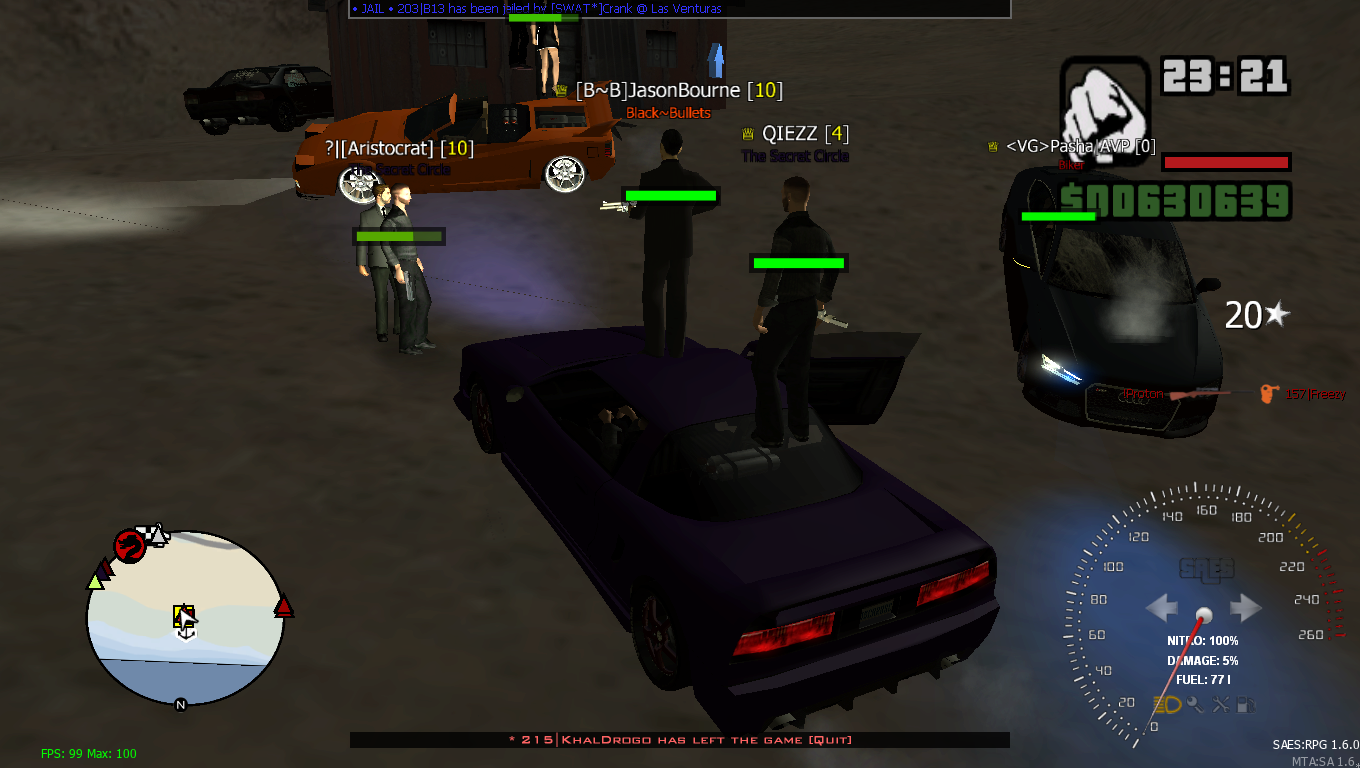Click the crown icon next to JasonBourne's nametag

(x=560, y=90)
